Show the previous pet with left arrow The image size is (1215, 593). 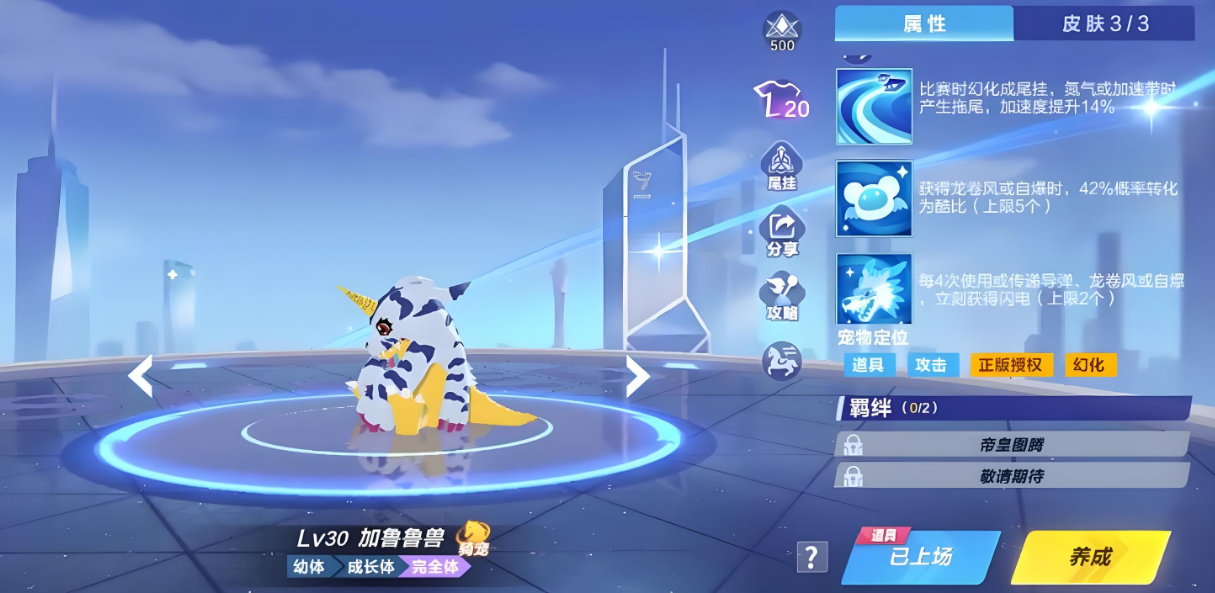click(141, 376)
